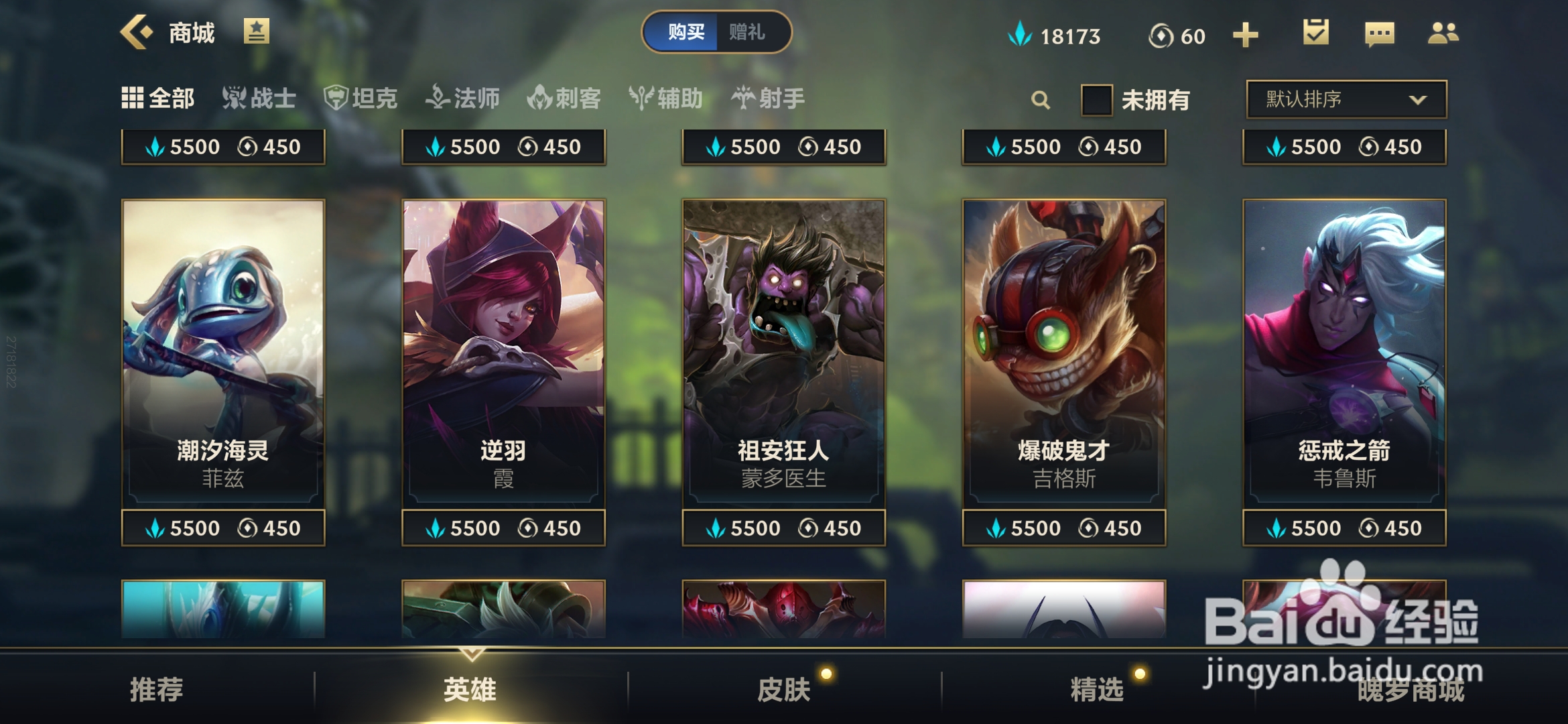1568x724 pixels.
Task: Select the 辅助 (Support) filter icon
Action: [x=641, y=98]
